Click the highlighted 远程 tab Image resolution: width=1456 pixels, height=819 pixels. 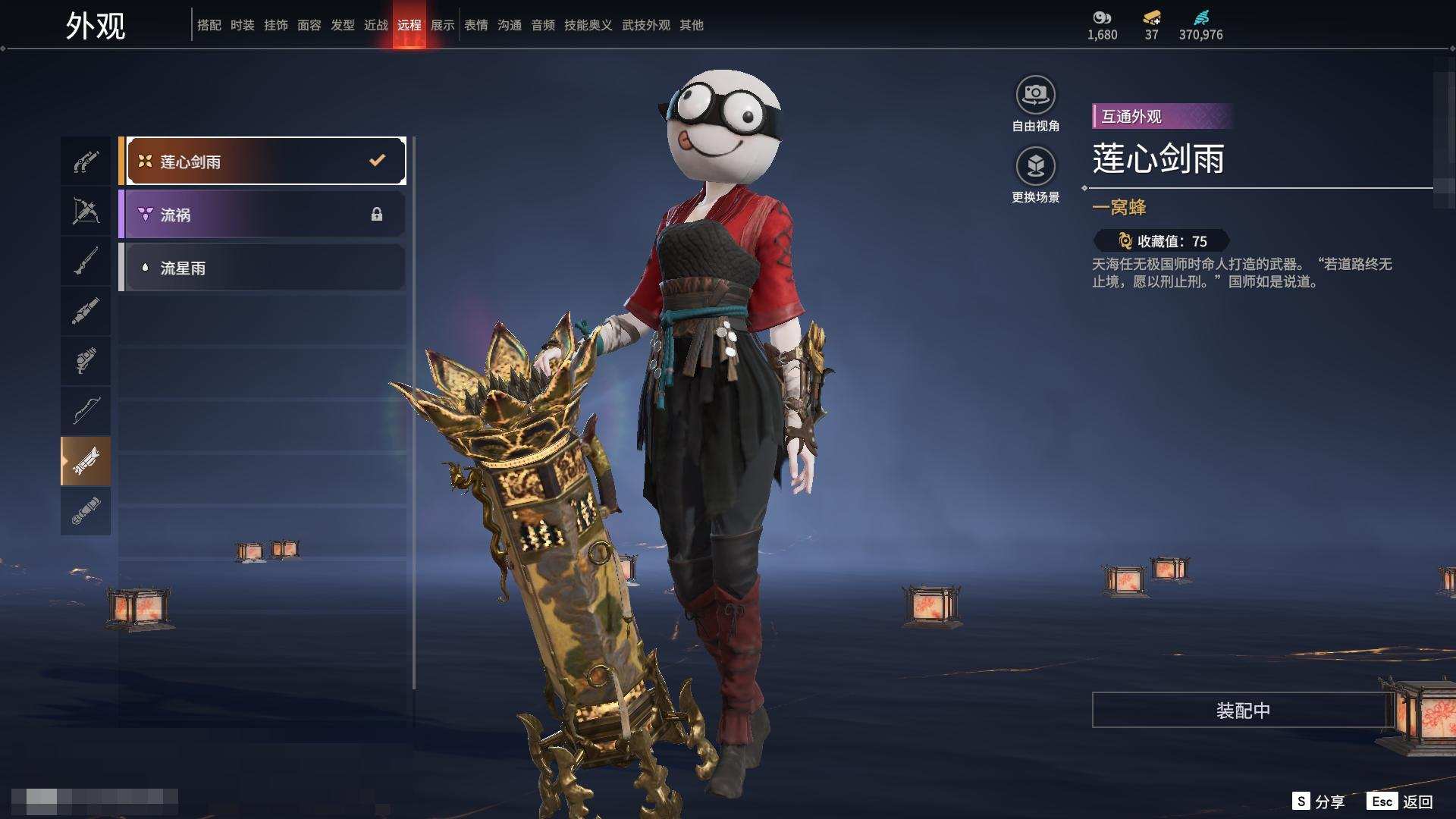pyautogui.click(x=409, y=25)
